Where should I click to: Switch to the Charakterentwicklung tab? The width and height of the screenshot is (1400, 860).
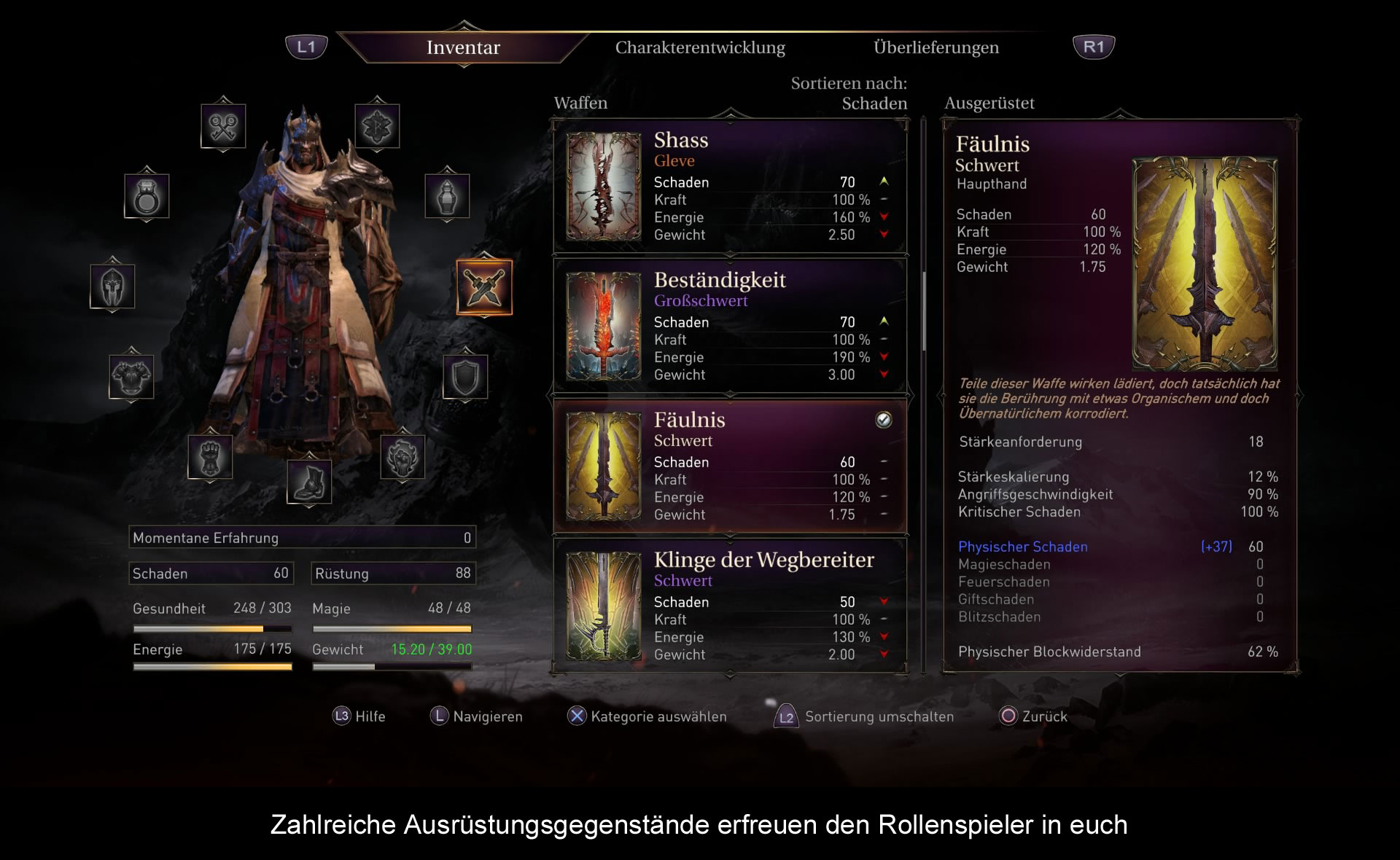[x=700, y=48]
